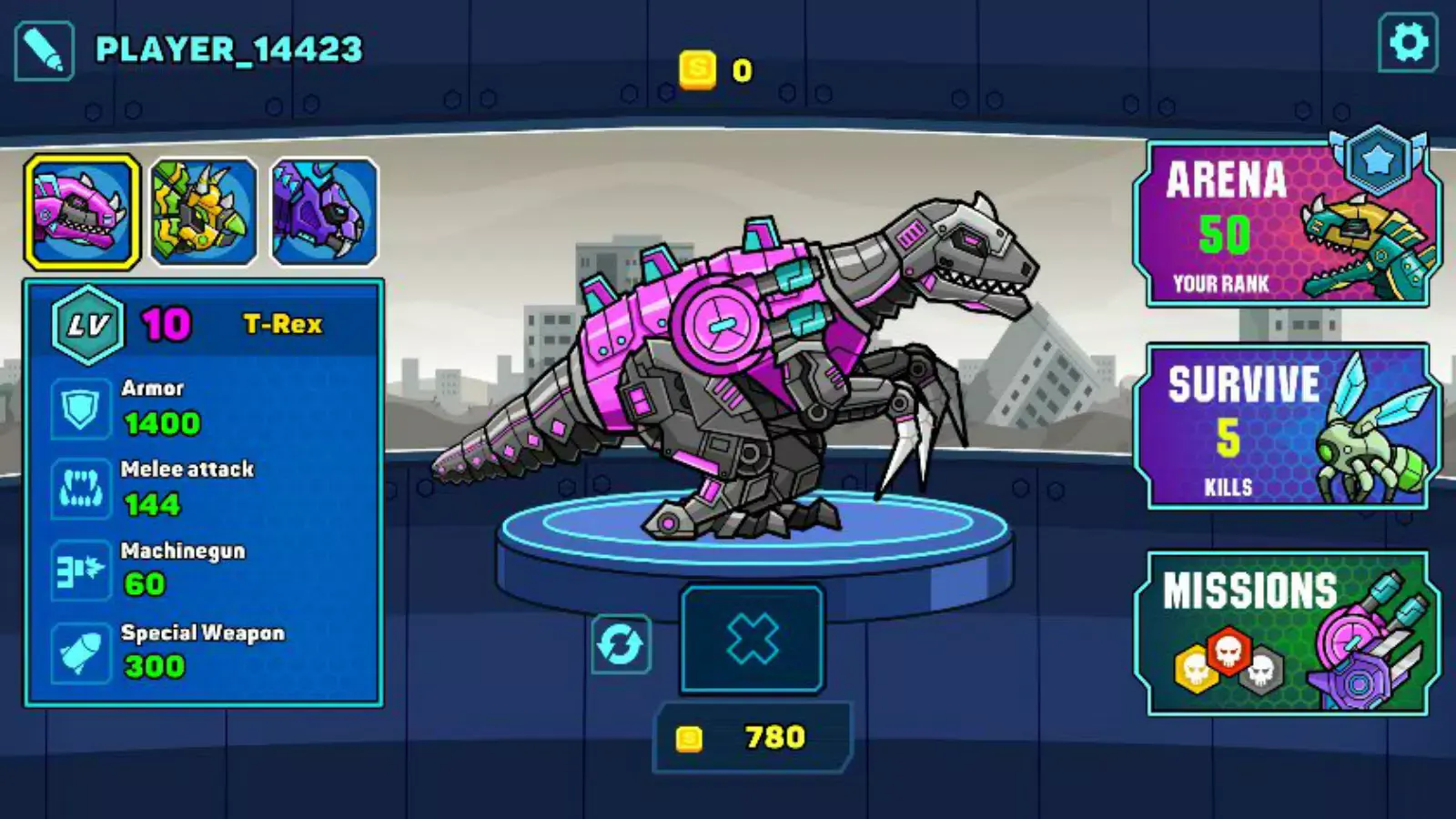This screenshot has height=819, width=1456.
Task: Click the Machinegun stat icon
Action: (80, 571)
